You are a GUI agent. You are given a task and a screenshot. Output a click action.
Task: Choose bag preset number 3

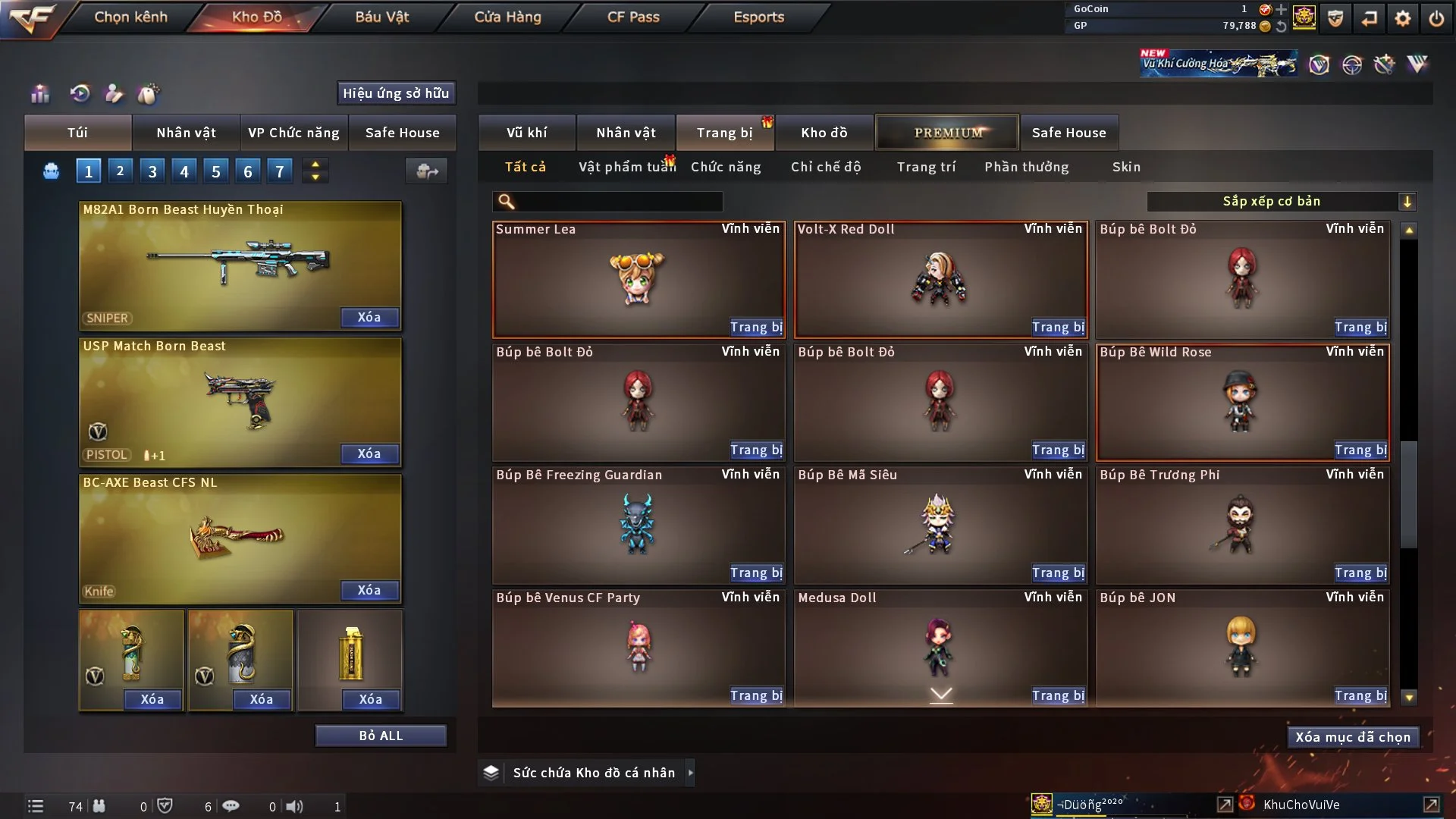click(x=152, y=171)
